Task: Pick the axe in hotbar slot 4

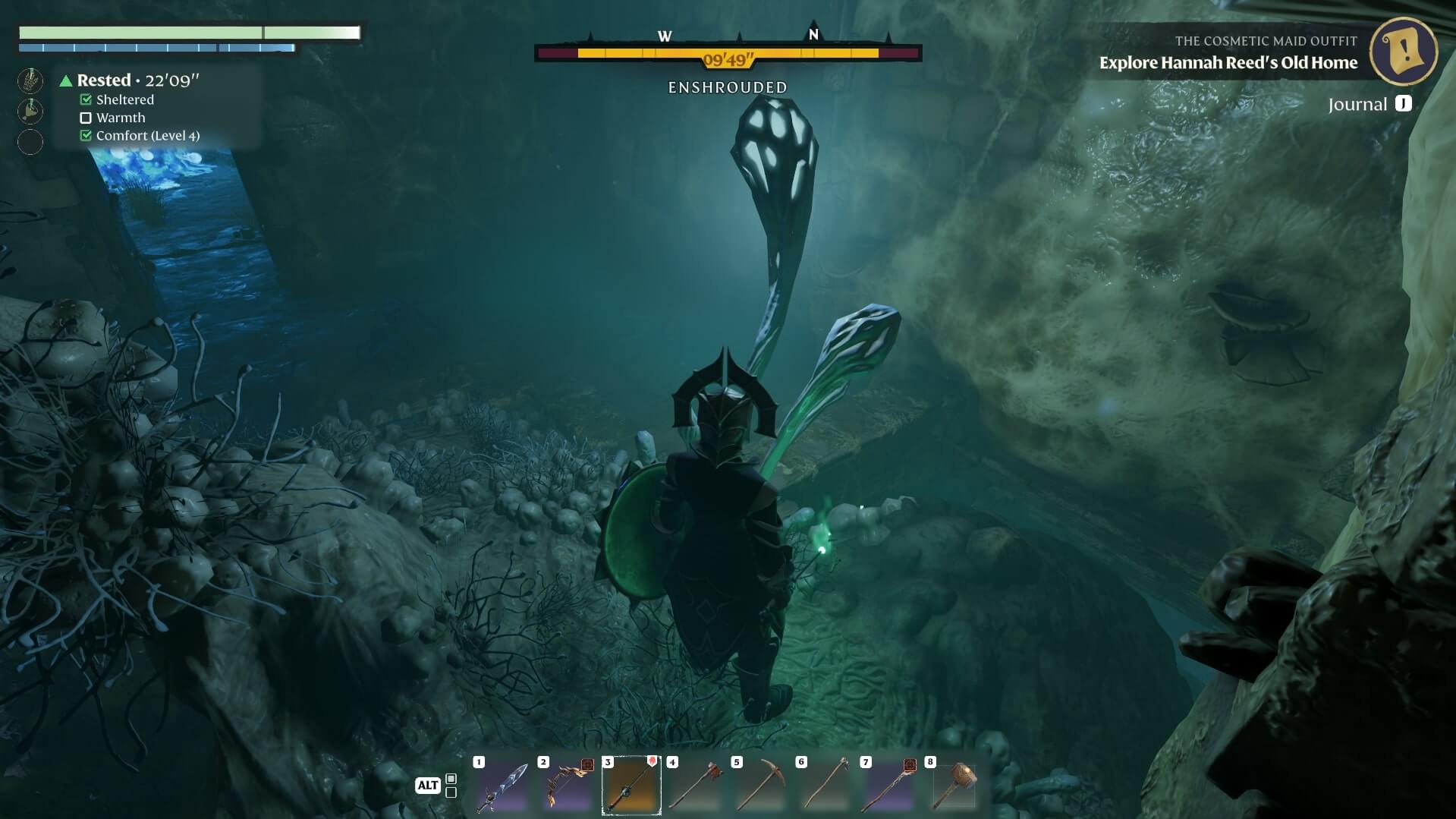Action: coord(695,785)
